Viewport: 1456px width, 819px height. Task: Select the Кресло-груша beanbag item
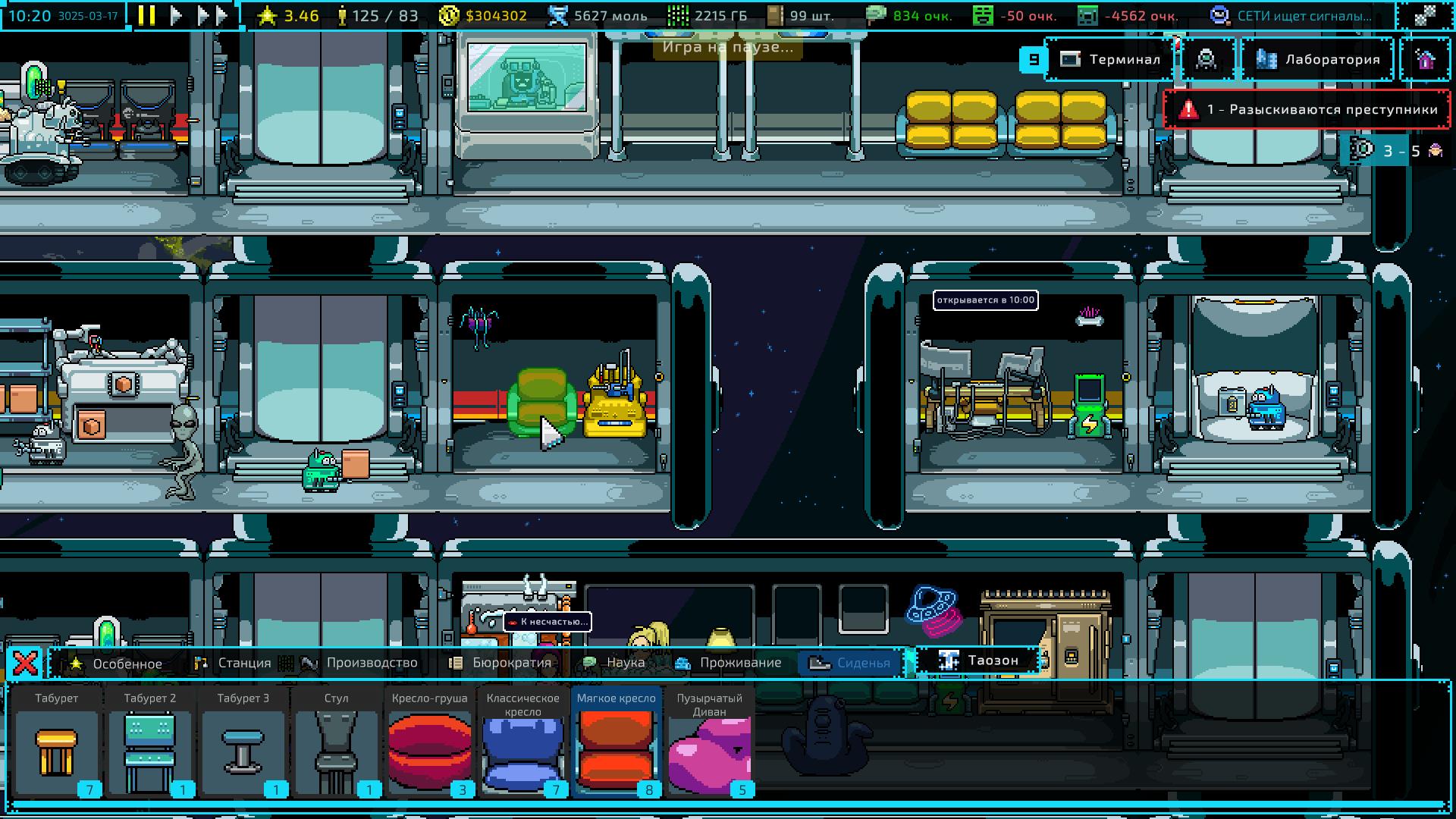point(430,743)
